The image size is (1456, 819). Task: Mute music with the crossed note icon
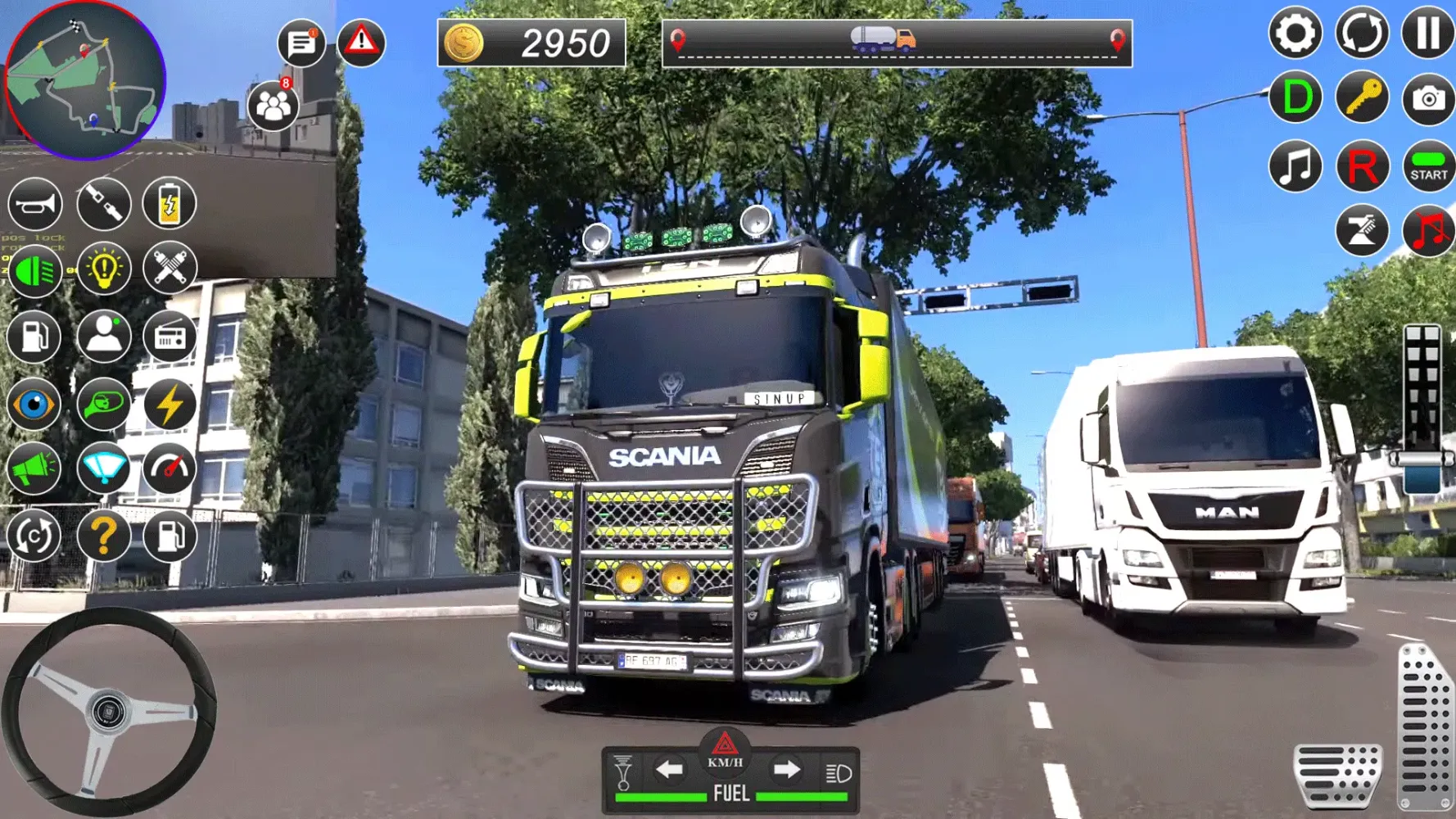click(1429, 229)
